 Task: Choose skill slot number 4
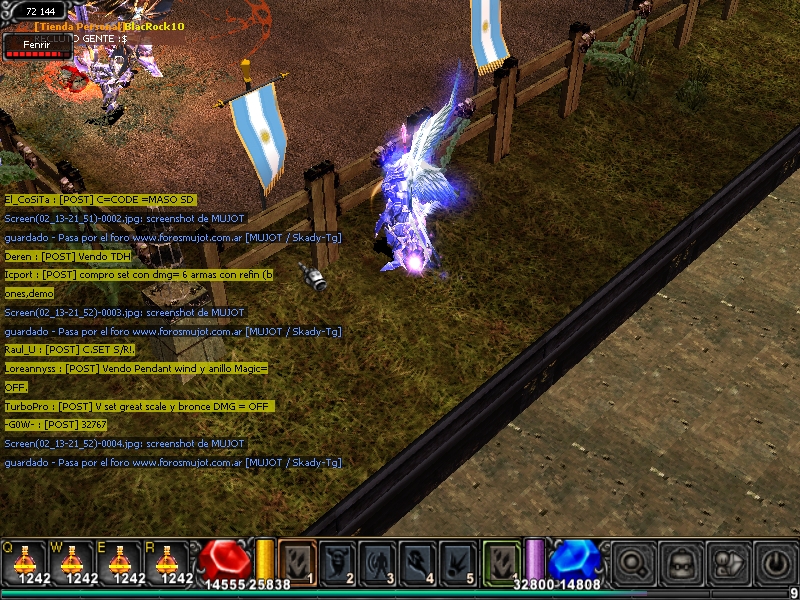pos(417,561)
